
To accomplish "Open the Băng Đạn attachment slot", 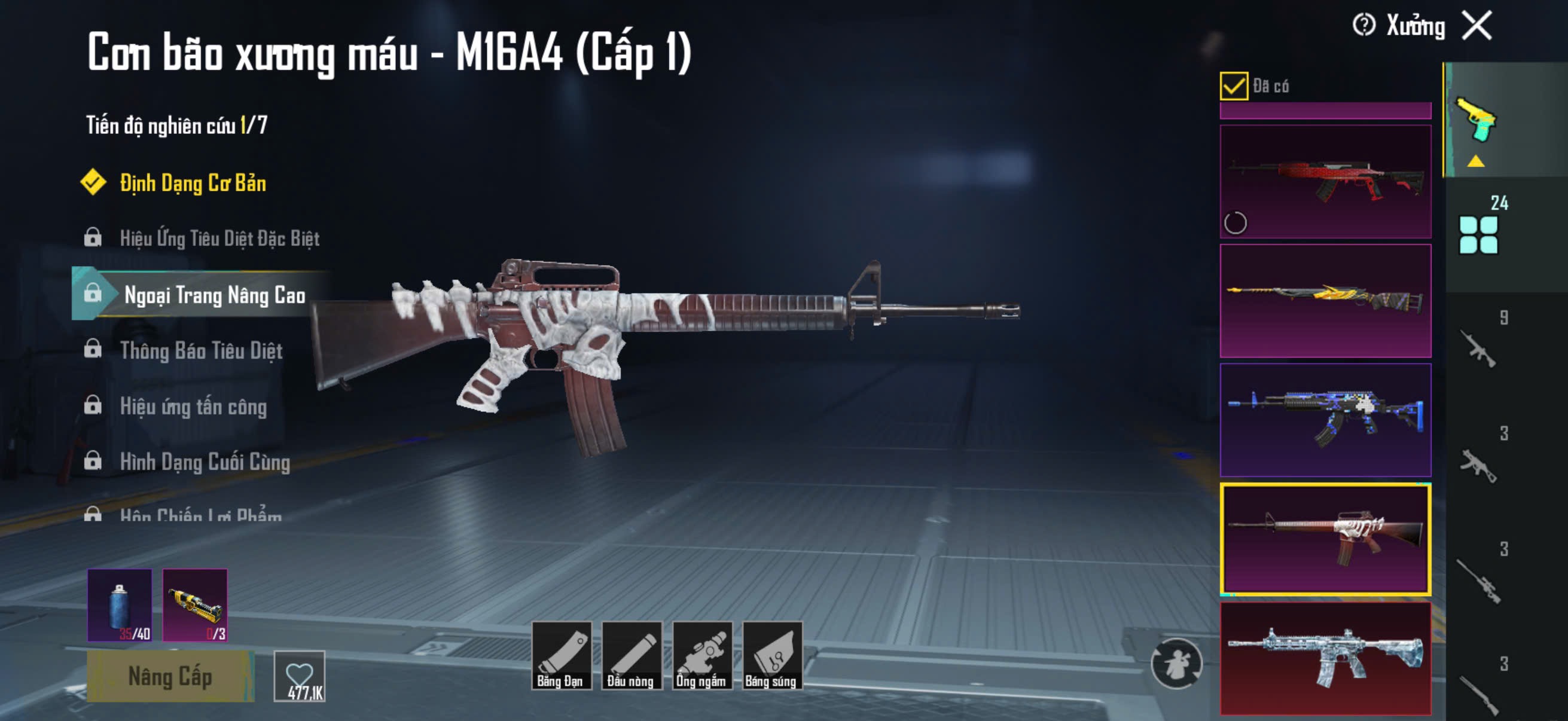I will pyautogui.click(x=560, y=655).
